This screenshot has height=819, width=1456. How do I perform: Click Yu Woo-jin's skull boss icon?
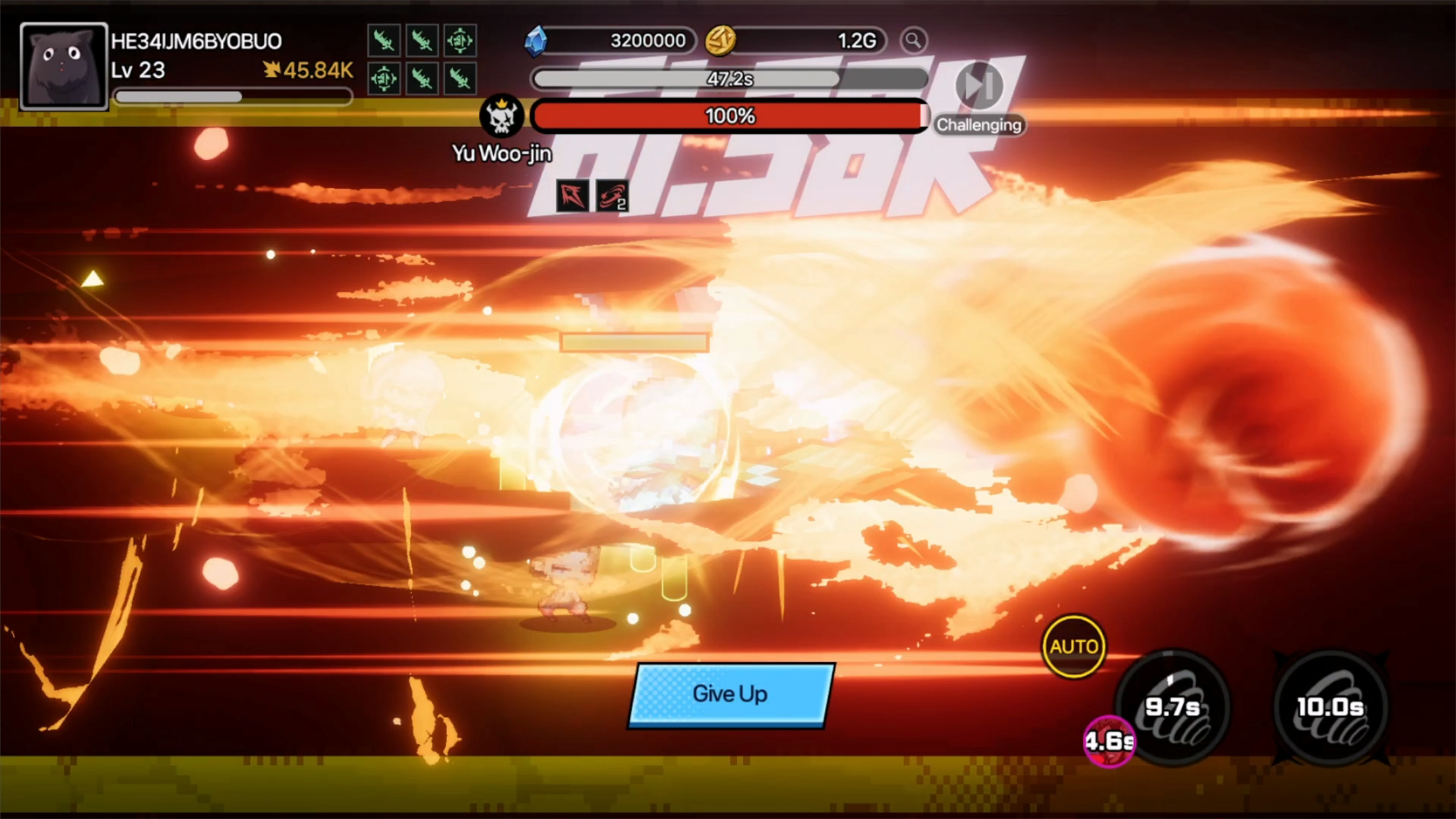[x=502, y=116]
